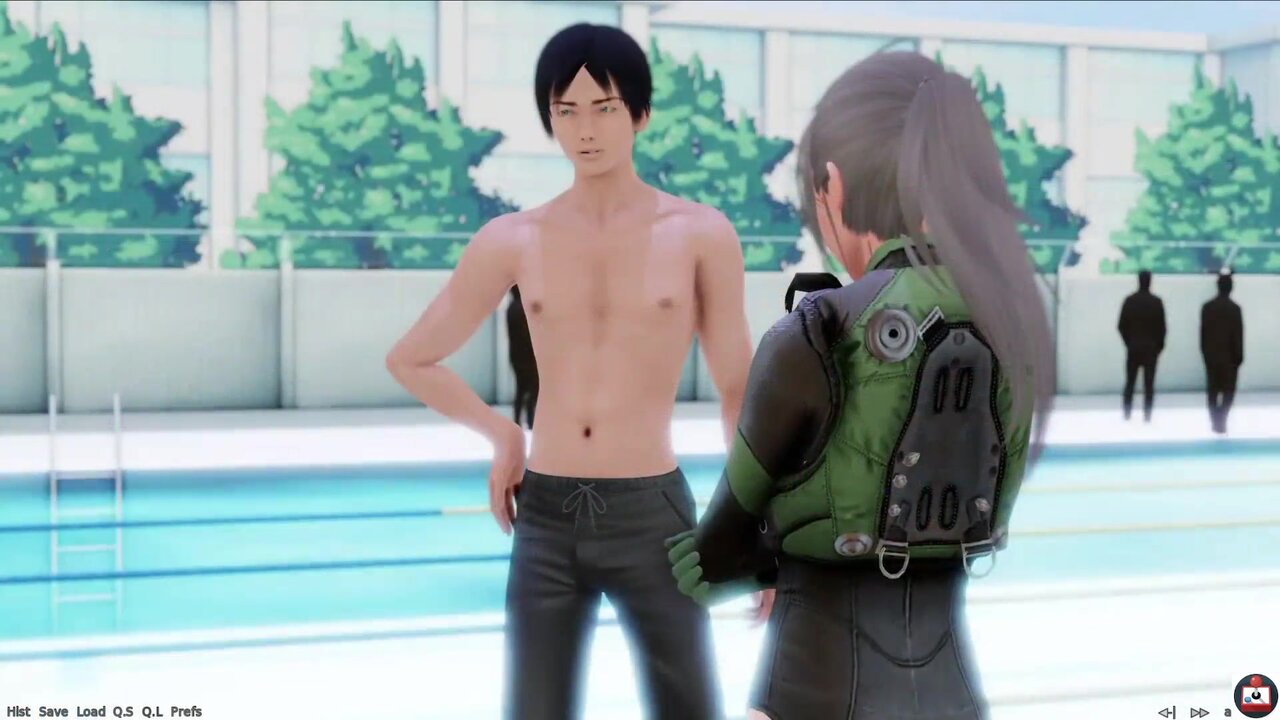Image resolution: width=1280 pixels, height=720 pixels.
Task: Open the Hist dialogue history
Action: 19,712
